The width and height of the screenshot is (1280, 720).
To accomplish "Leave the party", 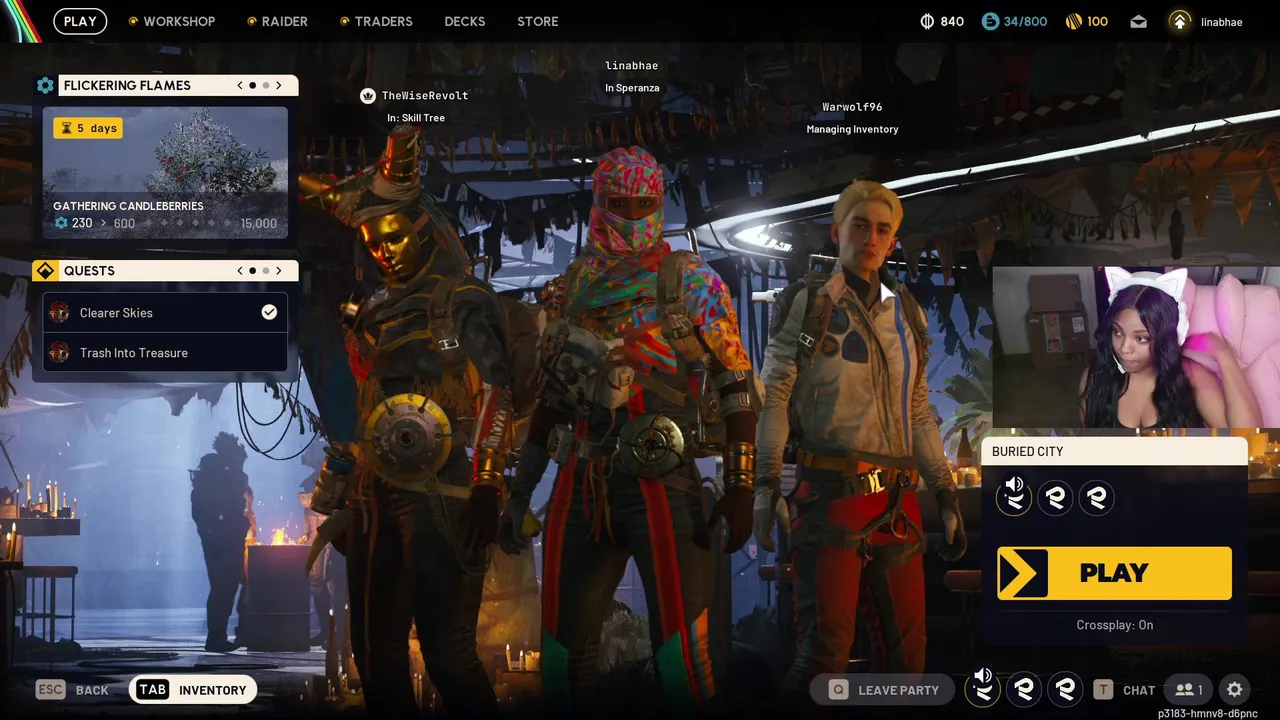I will tap(884, 690).
